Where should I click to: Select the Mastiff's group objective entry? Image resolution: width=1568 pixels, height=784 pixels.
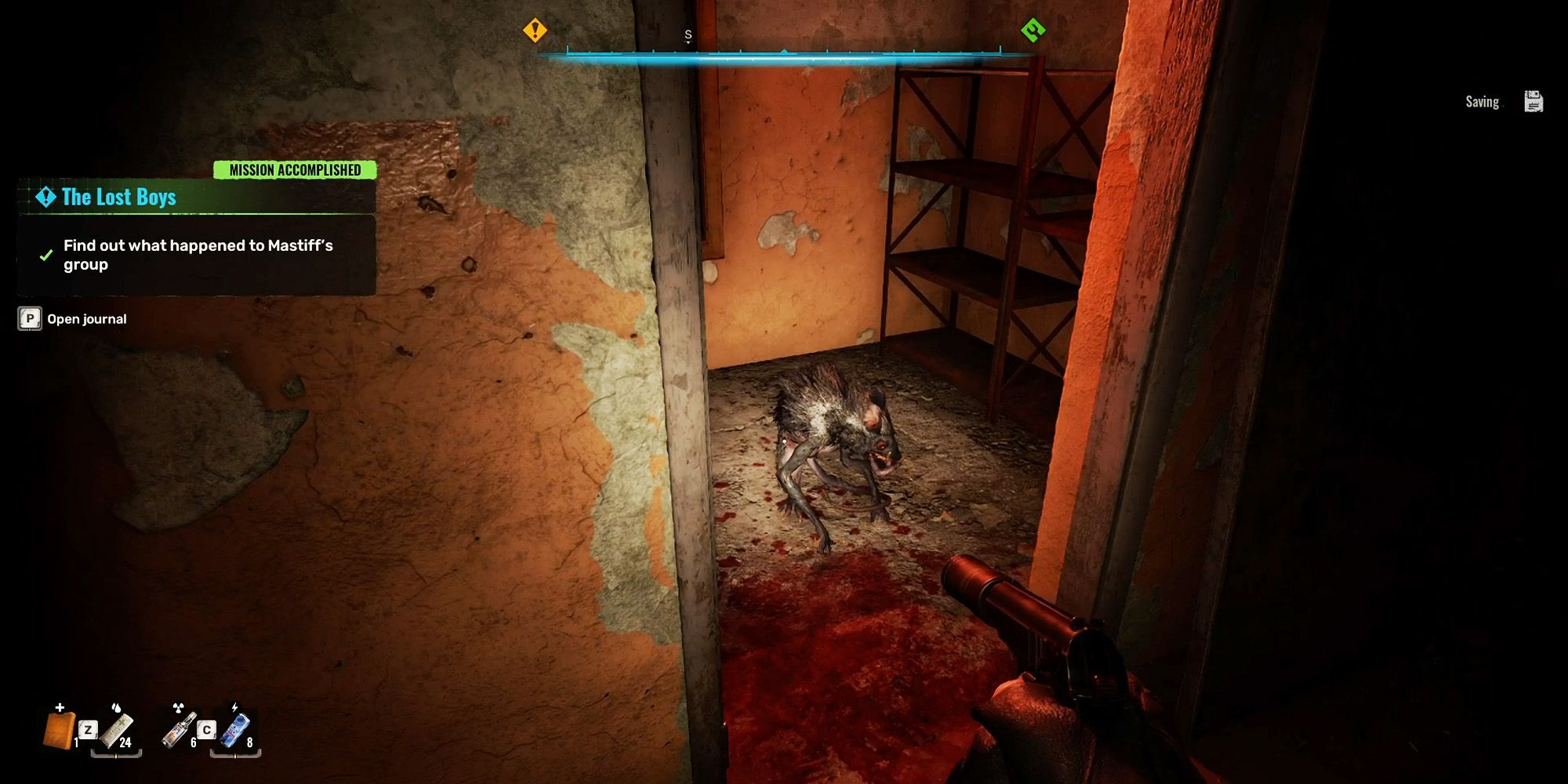tap(198, 255)
